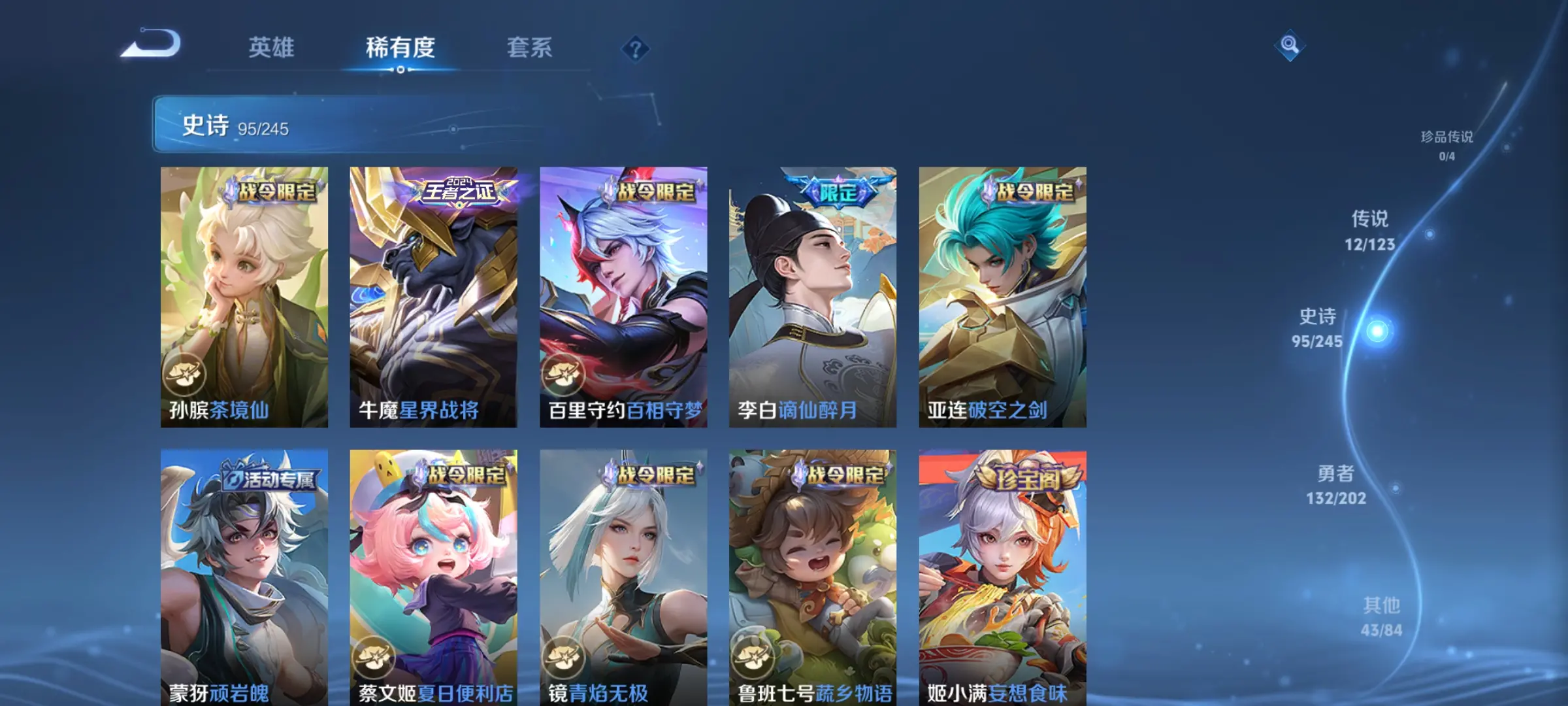Select the 稀有度 tab
Image resolution: width=1568 pixels, height=706 pixels.
coord(400,48)
